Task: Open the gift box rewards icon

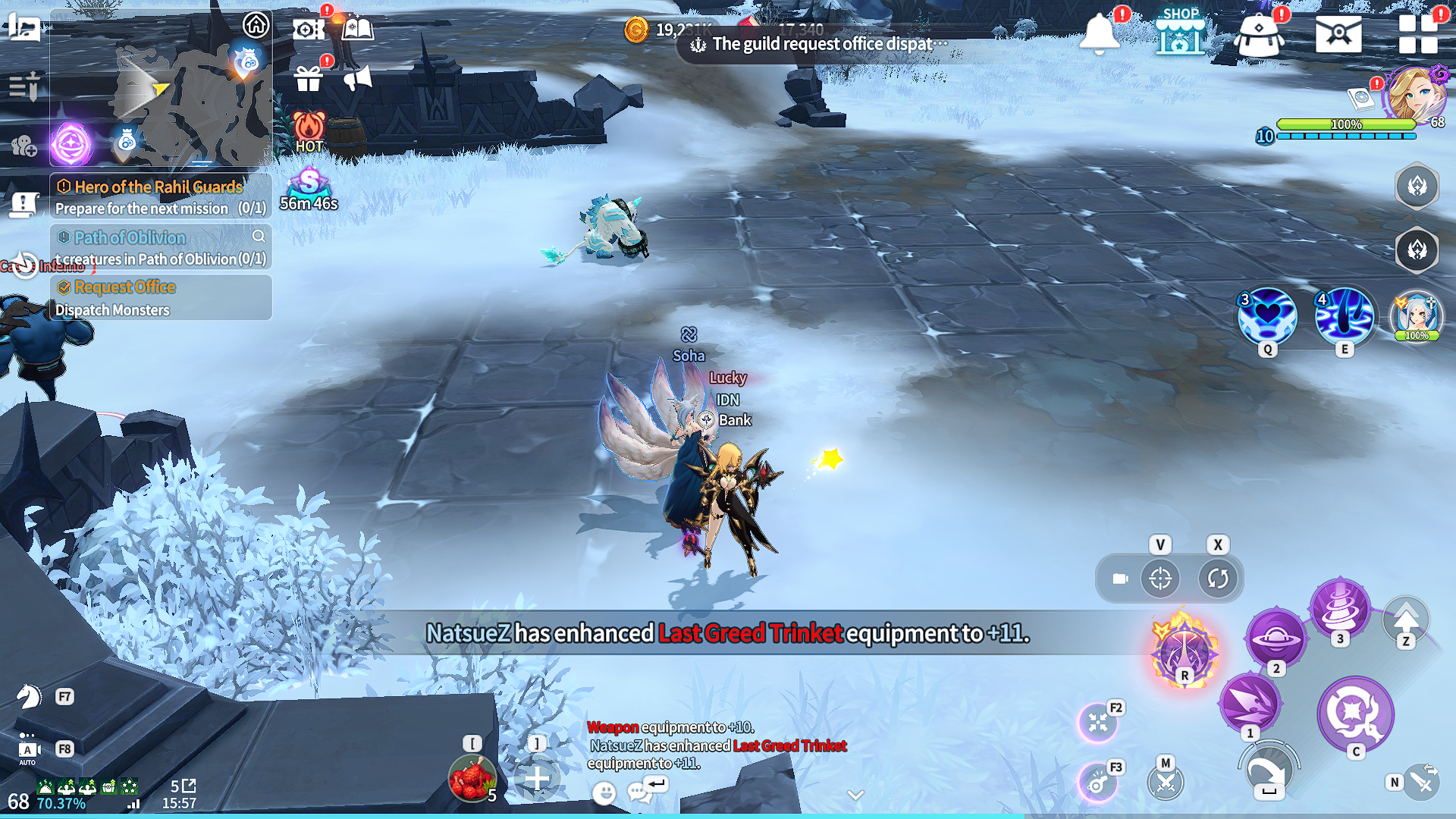Action: click(308, 78)
